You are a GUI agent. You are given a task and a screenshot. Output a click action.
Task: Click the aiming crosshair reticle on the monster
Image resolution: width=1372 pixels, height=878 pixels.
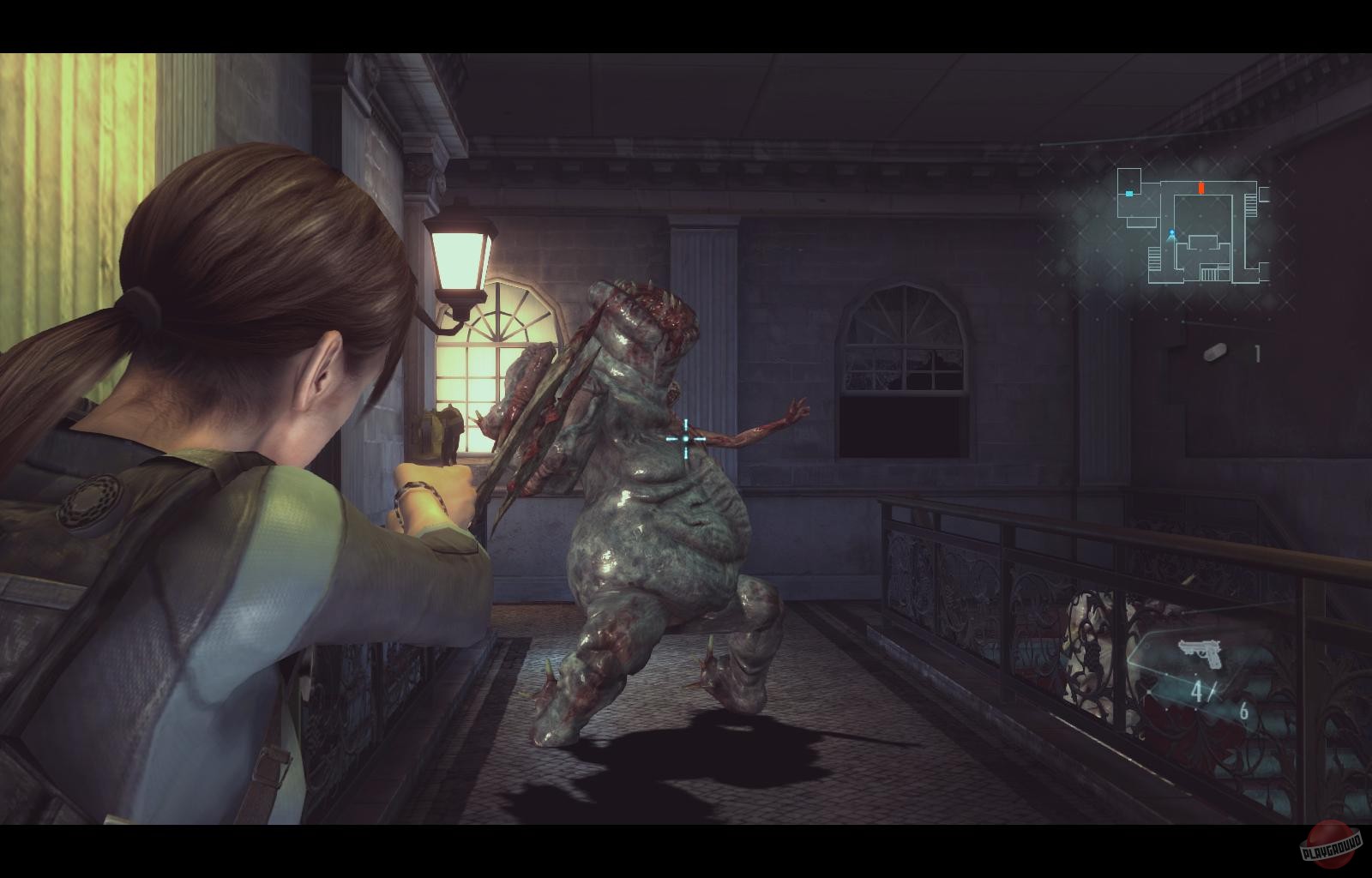[684, 439]
